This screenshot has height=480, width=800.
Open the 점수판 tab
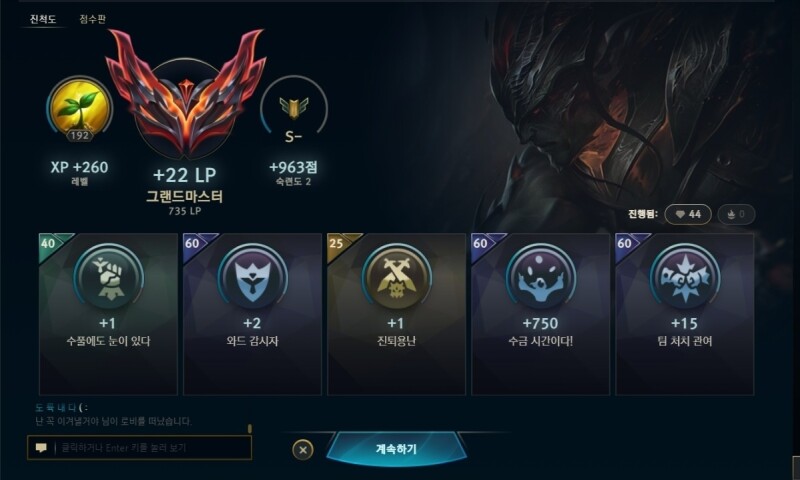coord(93,18)
